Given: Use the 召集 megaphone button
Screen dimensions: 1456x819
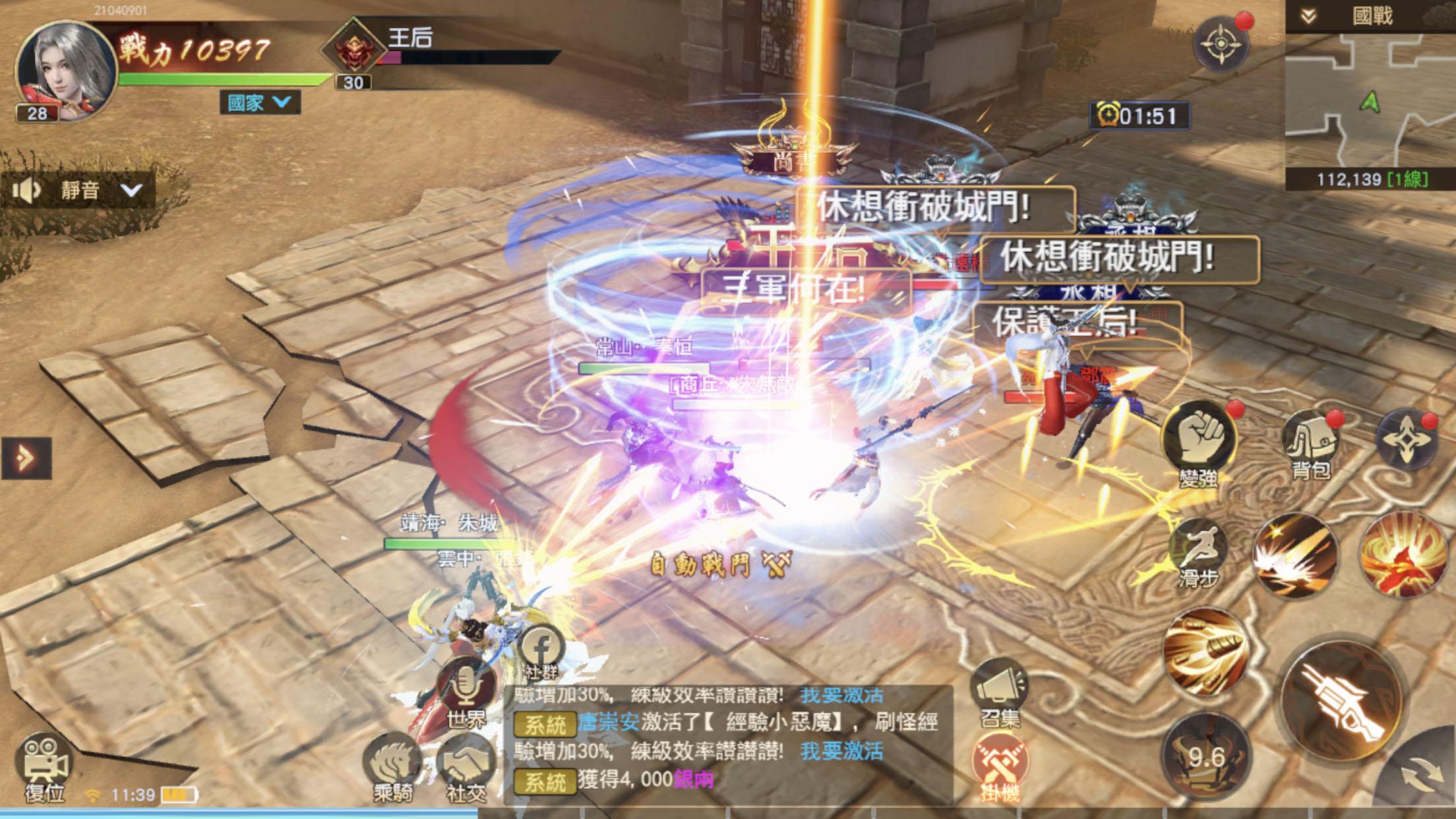Looking at the screenshot, I should tap(999, 689).
